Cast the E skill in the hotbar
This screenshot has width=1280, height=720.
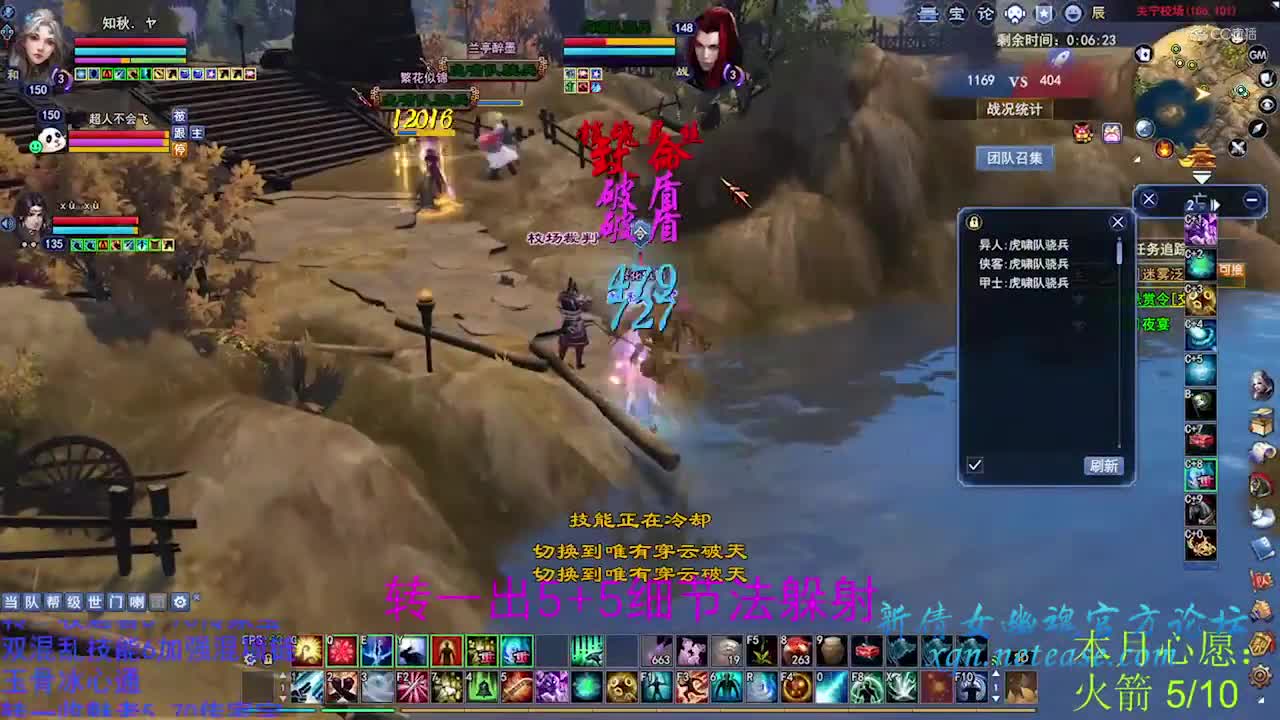pyautogui.click(x=376, y=651)
